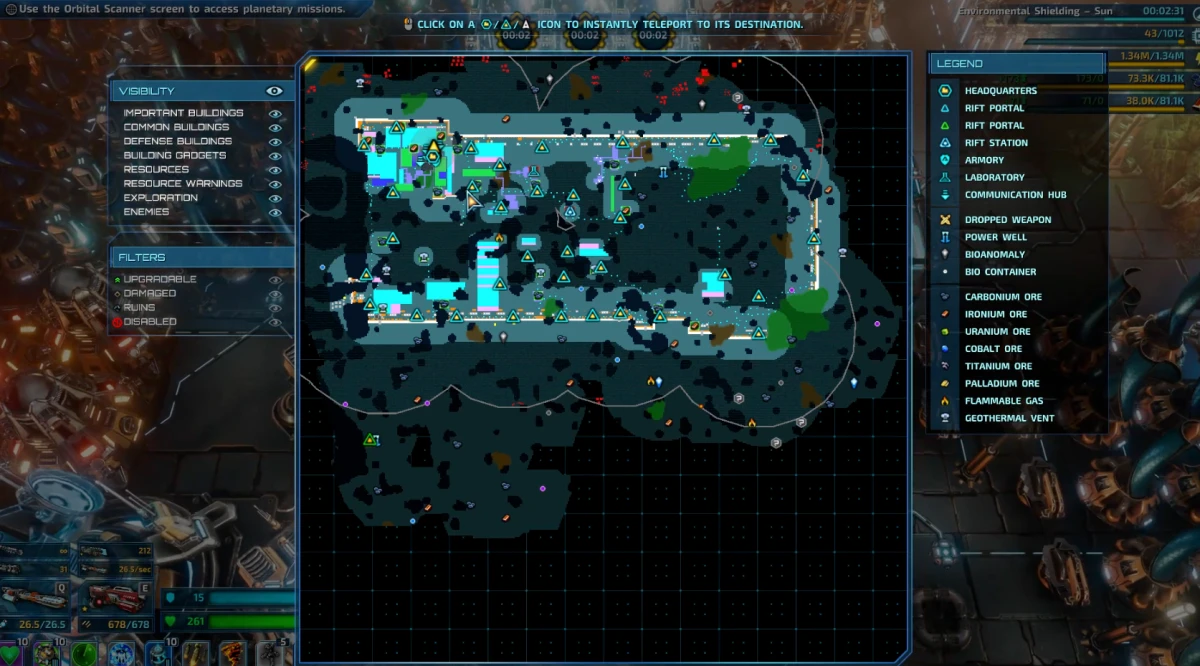Select the weapon in slot Q
The height and width of the screenshot is (666, 1200).
click(35, 598)
